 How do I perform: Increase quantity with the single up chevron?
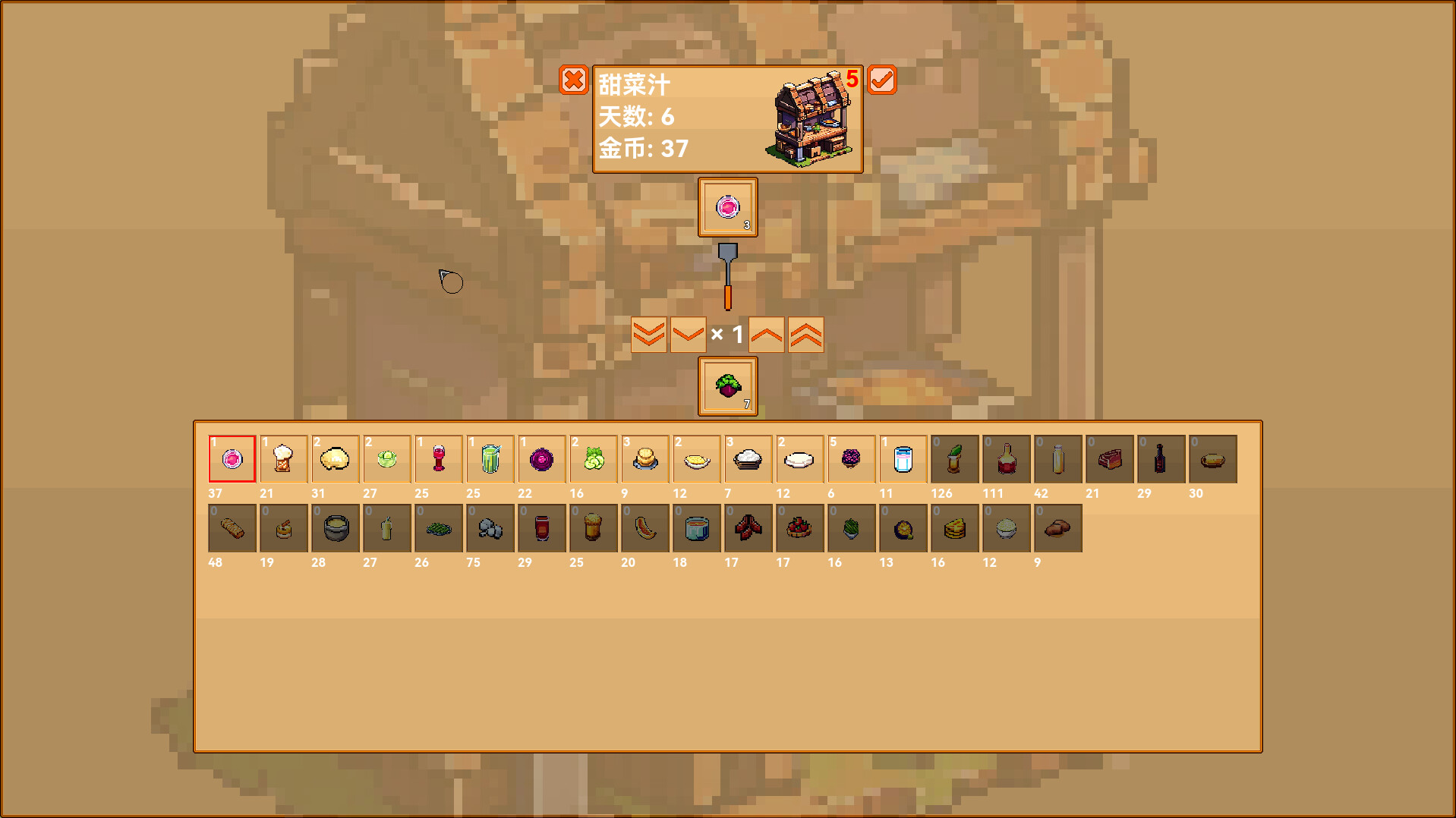click(766, 333)
